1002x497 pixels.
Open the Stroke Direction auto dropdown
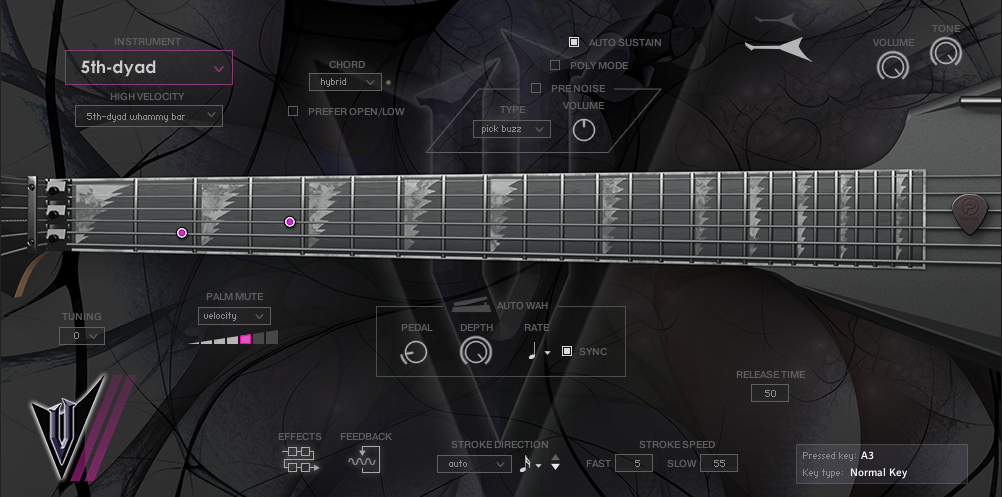coord(474,464)
